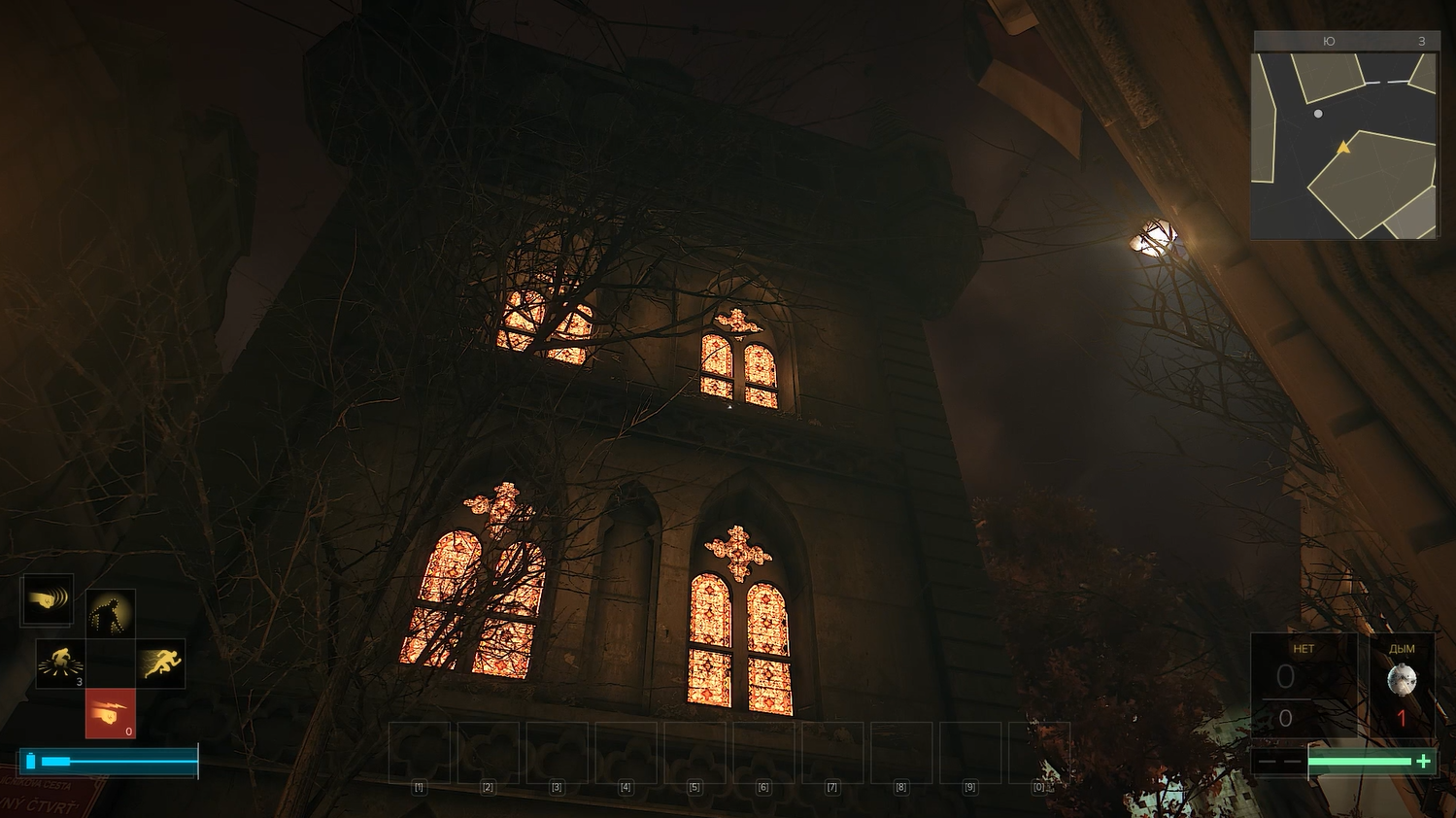Activate the glowing dotted silhouette cloak augmentation
This screenshot has width=1456, height=818.
pyautogui.click(x=110, y=614)
